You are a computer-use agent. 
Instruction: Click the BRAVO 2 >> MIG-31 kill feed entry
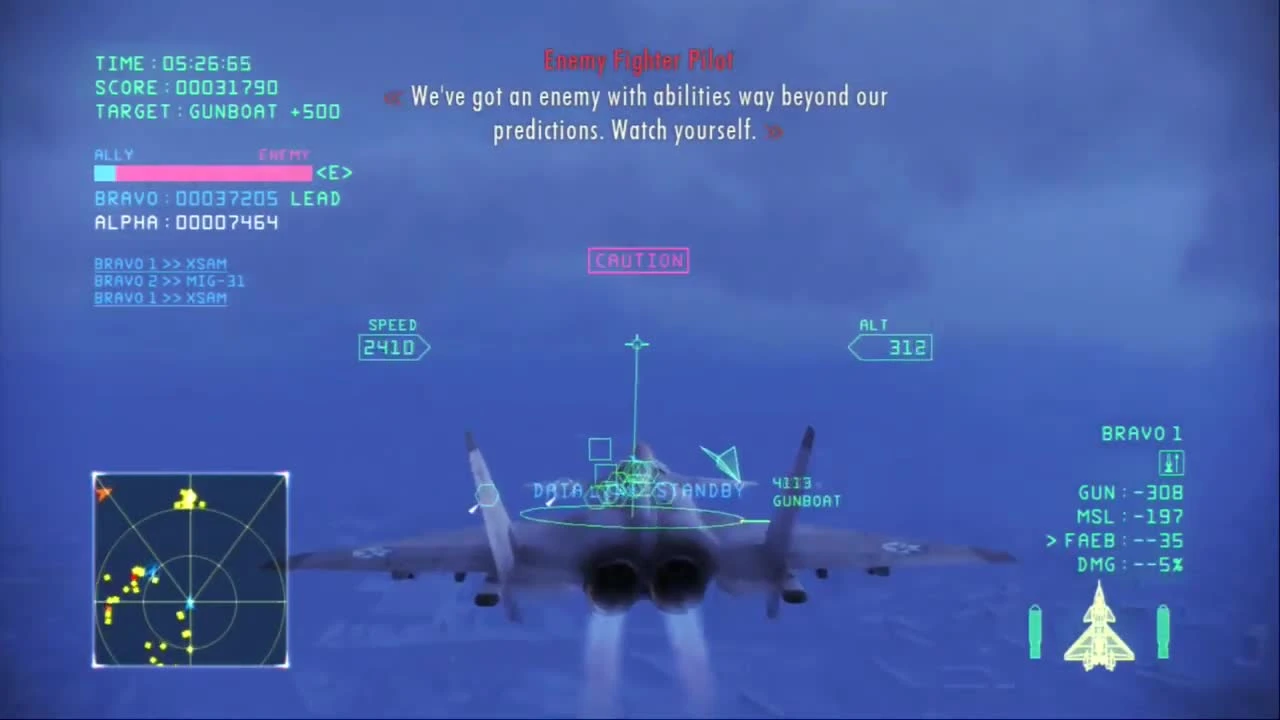(169, 281)
